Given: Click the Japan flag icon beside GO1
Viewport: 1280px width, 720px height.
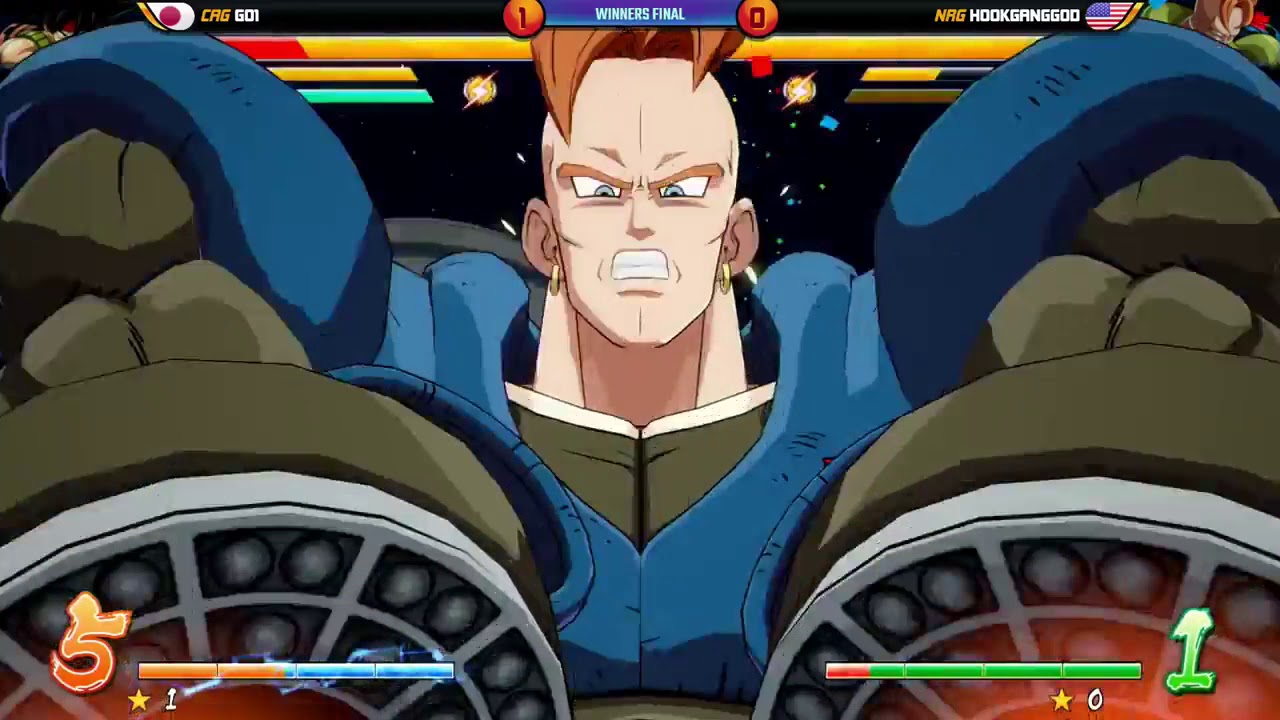Looking at the screenshot, I should click(x=170, y=15).
